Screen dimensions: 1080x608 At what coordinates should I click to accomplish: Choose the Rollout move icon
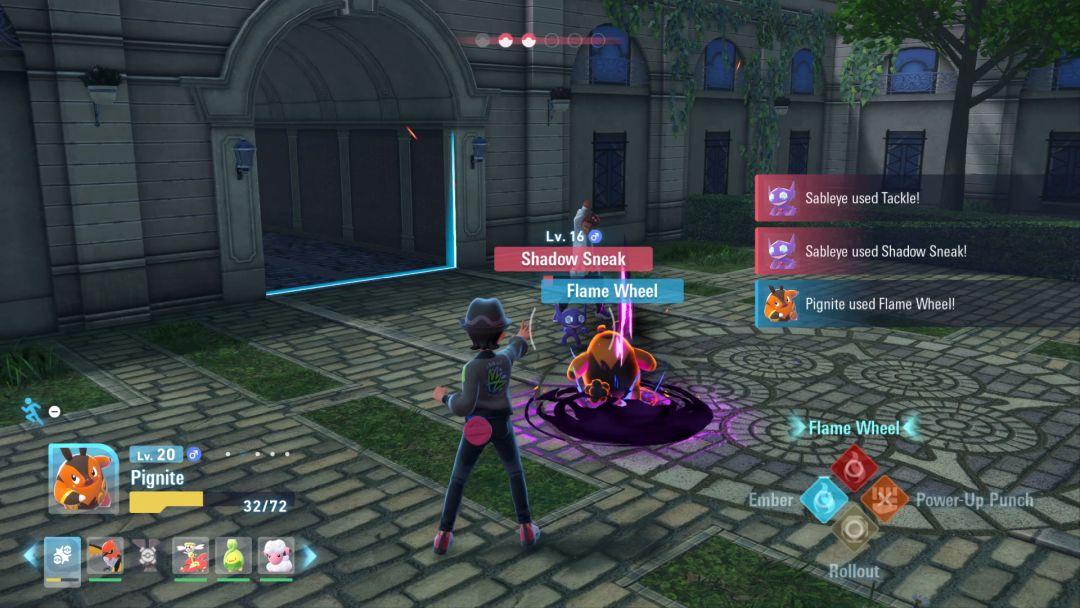[854, 529]
